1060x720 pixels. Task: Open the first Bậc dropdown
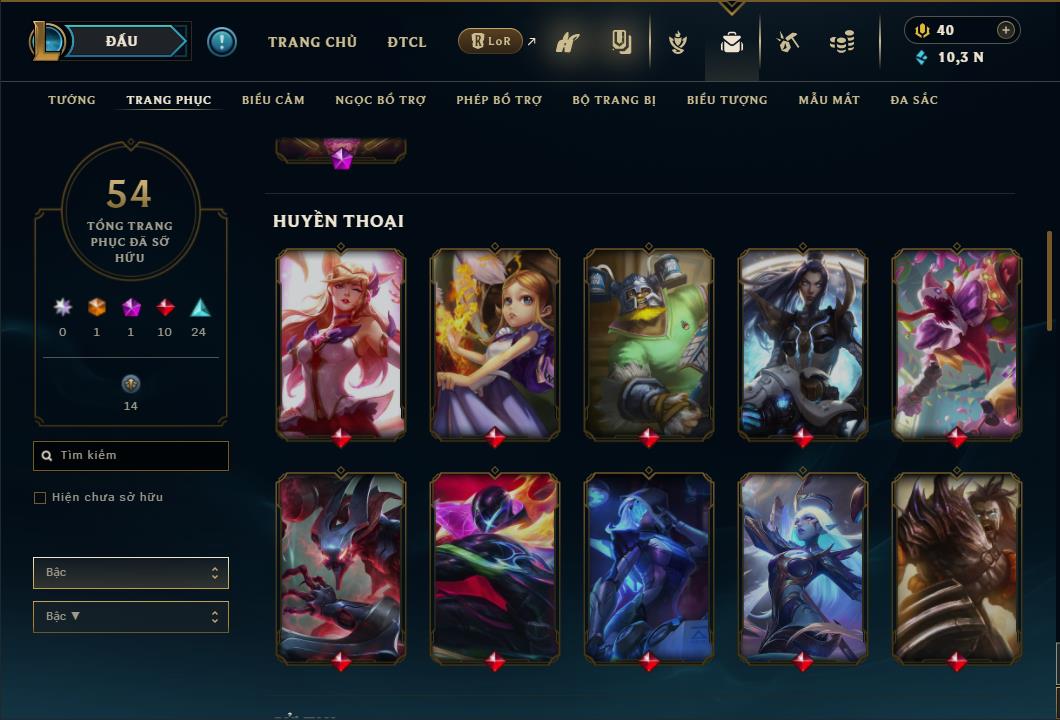click(131, 573)
